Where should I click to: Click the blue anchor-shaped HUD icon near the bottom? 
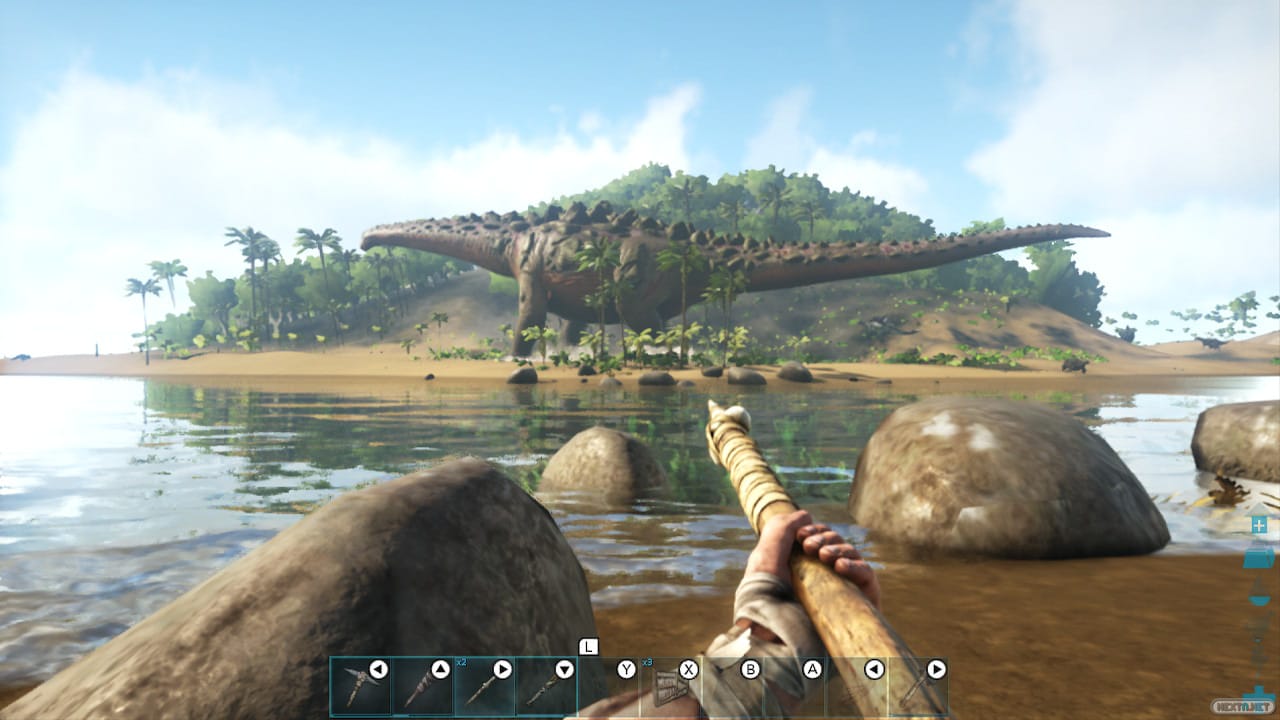point(1257,692)
